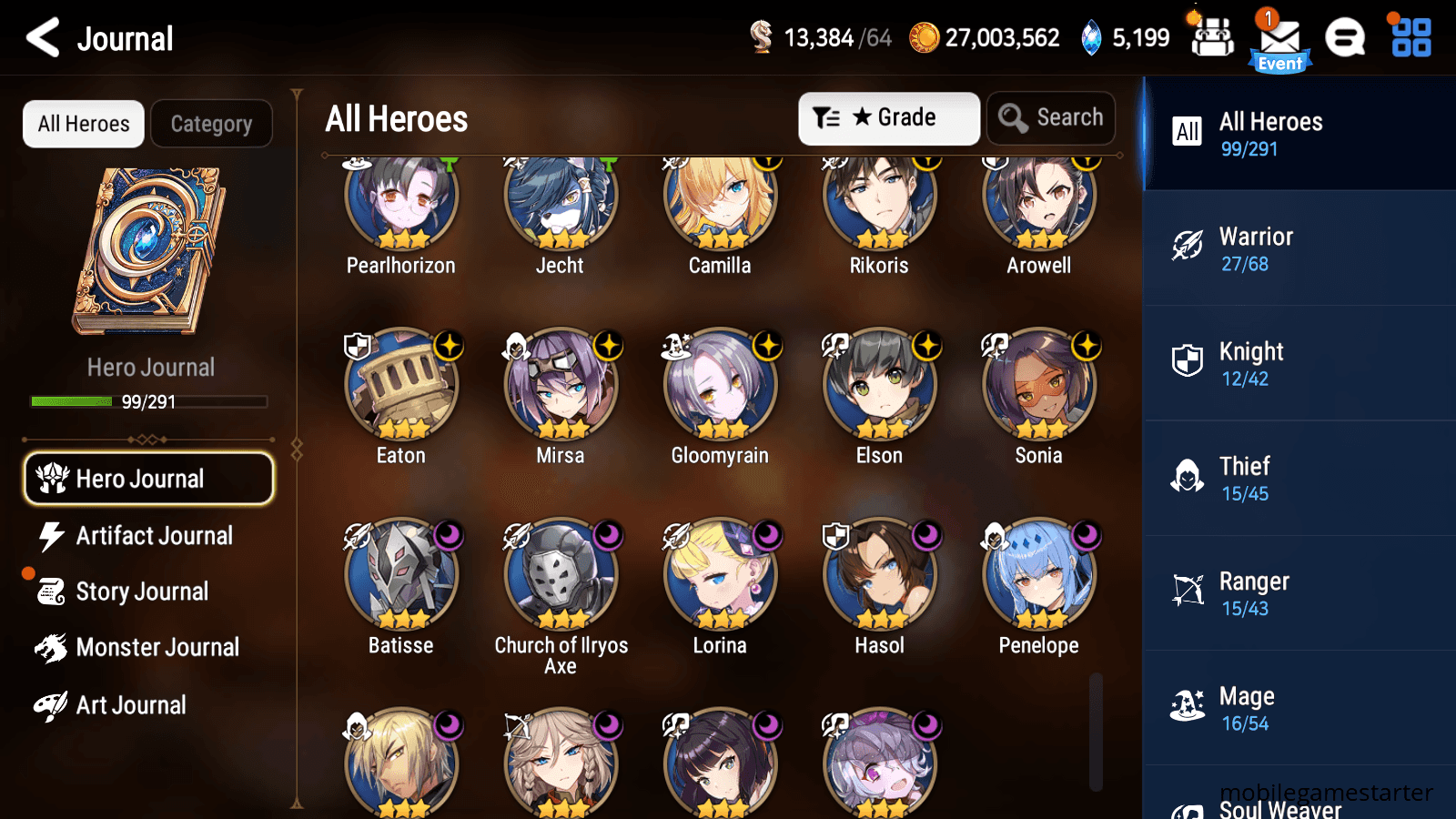
Task: Select the All Heroes tab
Action: [83, 124]
